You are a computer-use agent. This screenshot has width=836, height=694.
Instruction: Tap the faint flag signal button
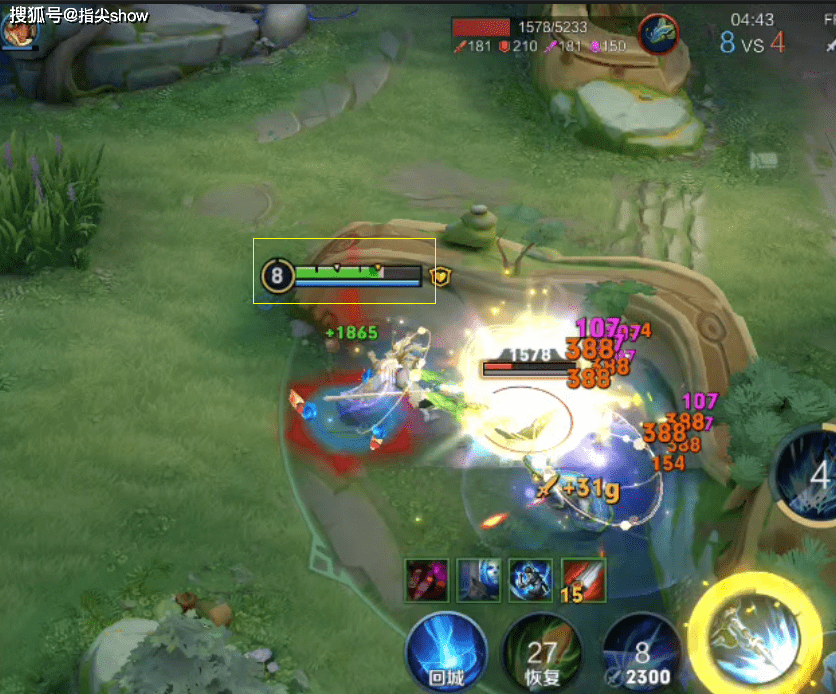click(x=765, y=160)
